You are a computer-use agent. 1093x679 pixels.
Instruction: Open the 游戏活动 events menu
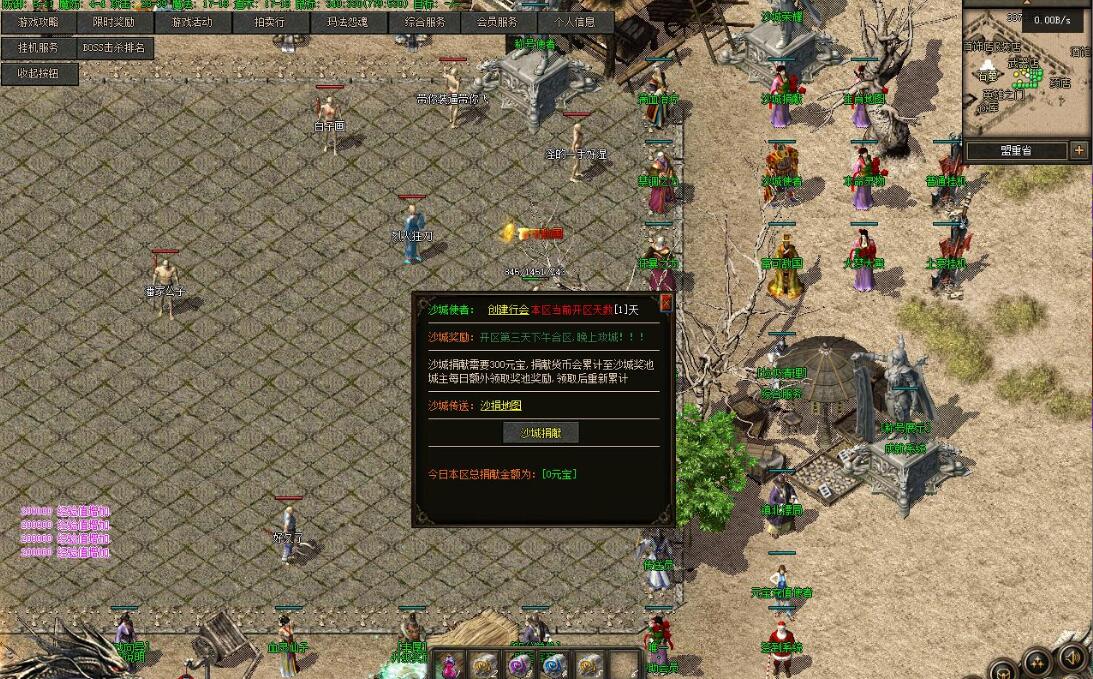192,22
